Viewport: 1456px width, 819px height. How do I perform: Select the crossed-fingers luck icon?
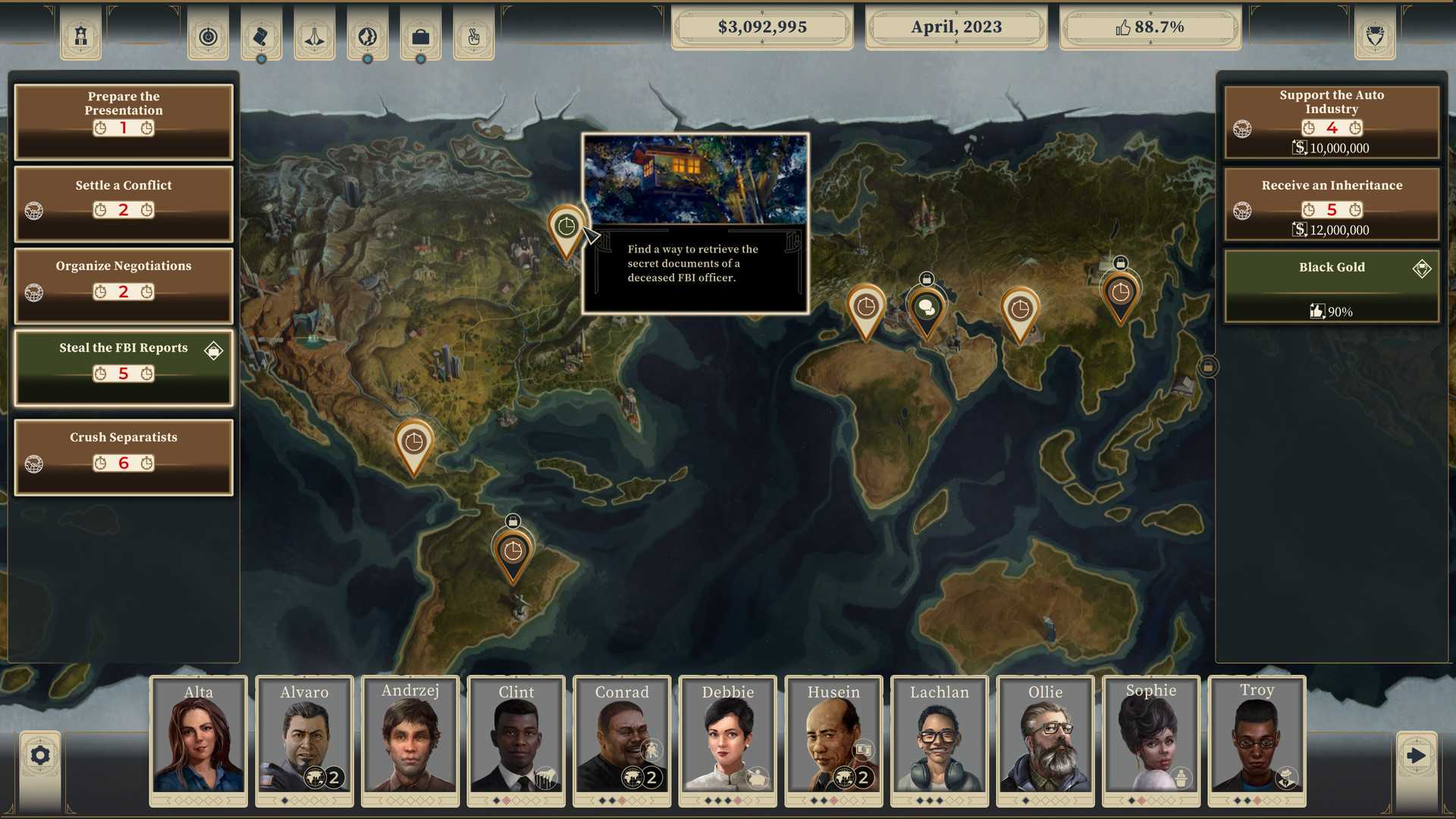click(x=473, y=36)
